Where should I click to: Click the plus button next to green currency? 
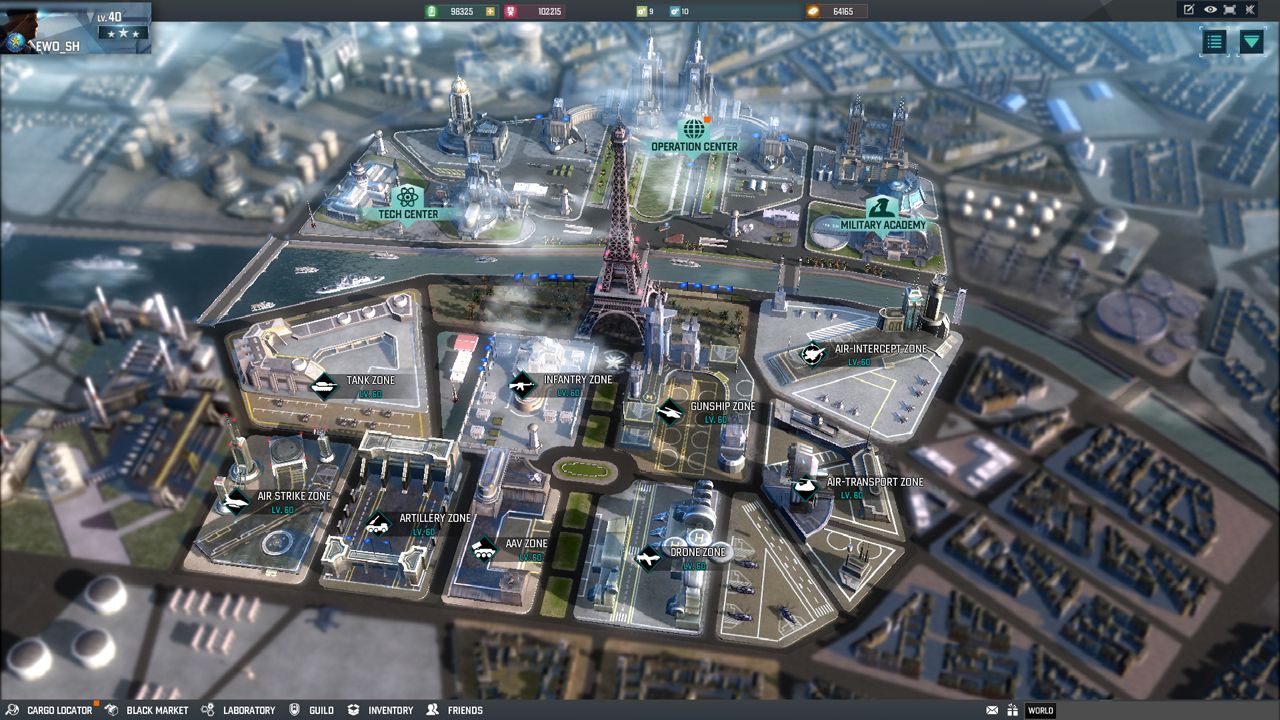tap(490, 12)
